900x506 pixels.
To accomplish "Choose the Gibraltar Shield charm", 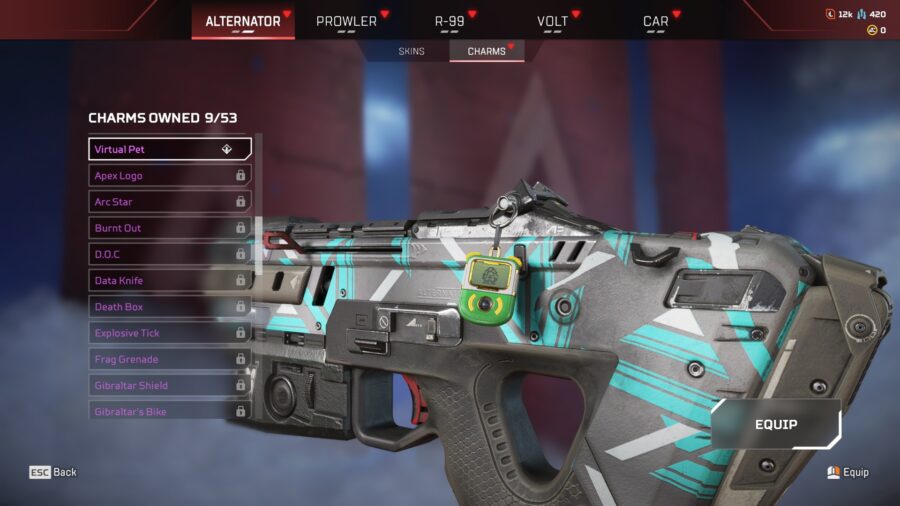I will pyautogui.click(x=169, y=385).
